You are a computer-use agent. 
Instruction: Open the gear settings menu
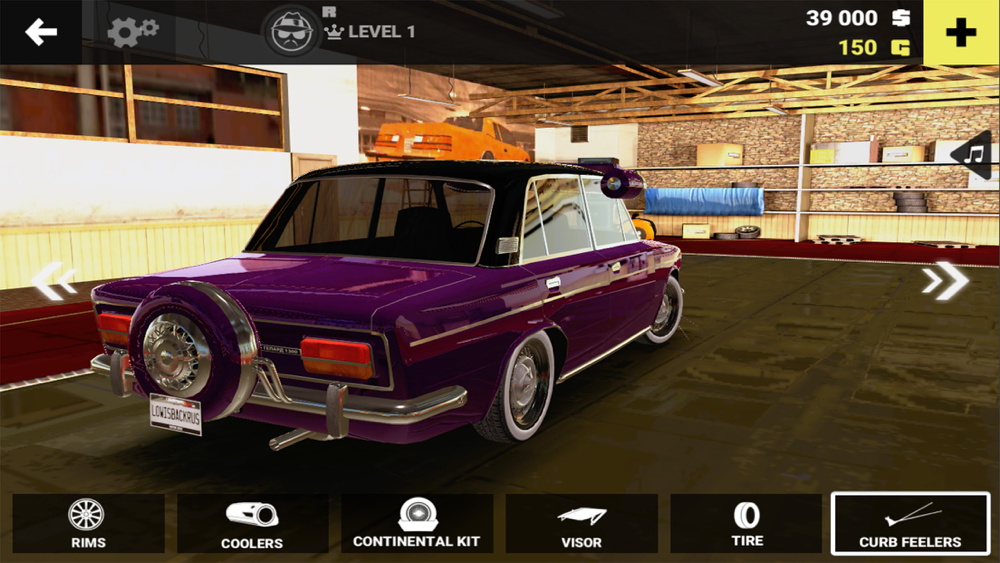(x=132, y=32)
